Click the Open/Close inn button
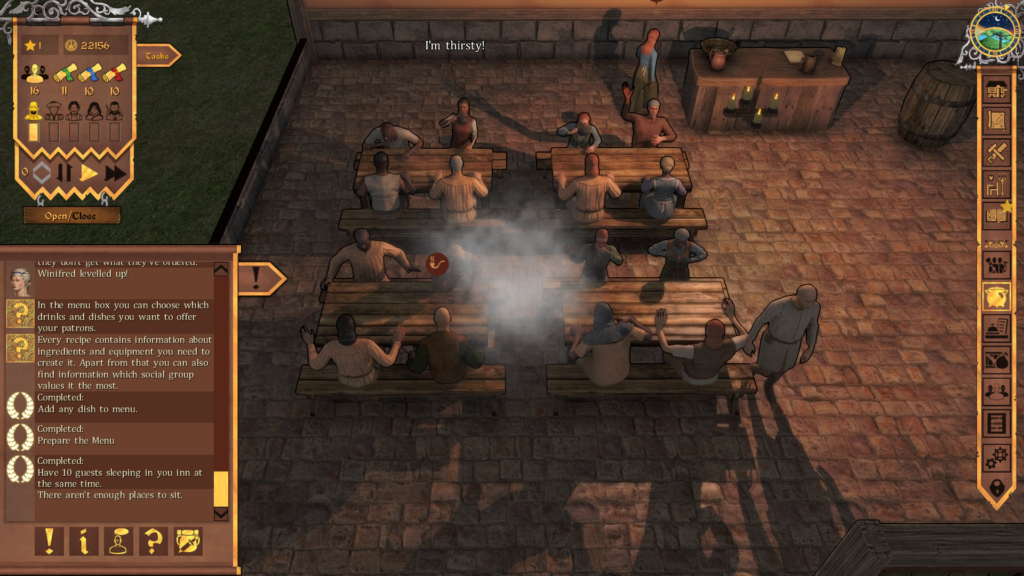 point(72,215)
